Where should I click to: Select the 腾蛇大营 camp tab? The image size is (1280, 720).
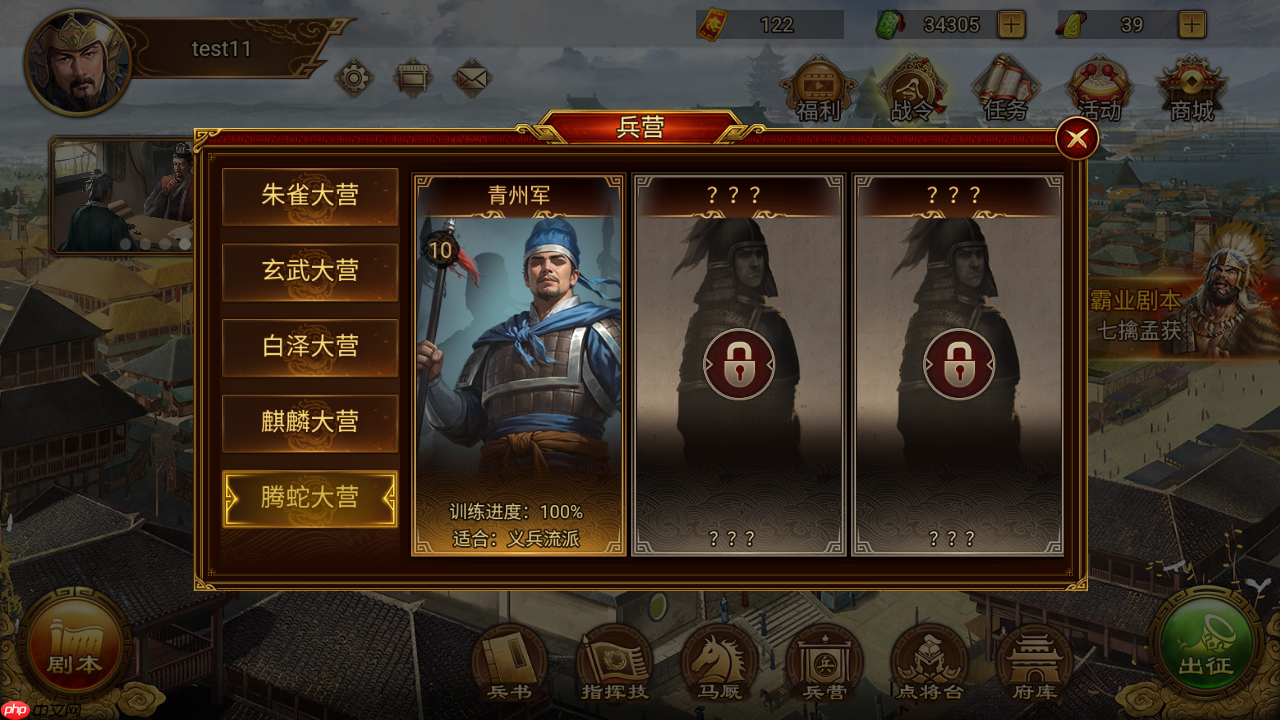pos(310,498)
